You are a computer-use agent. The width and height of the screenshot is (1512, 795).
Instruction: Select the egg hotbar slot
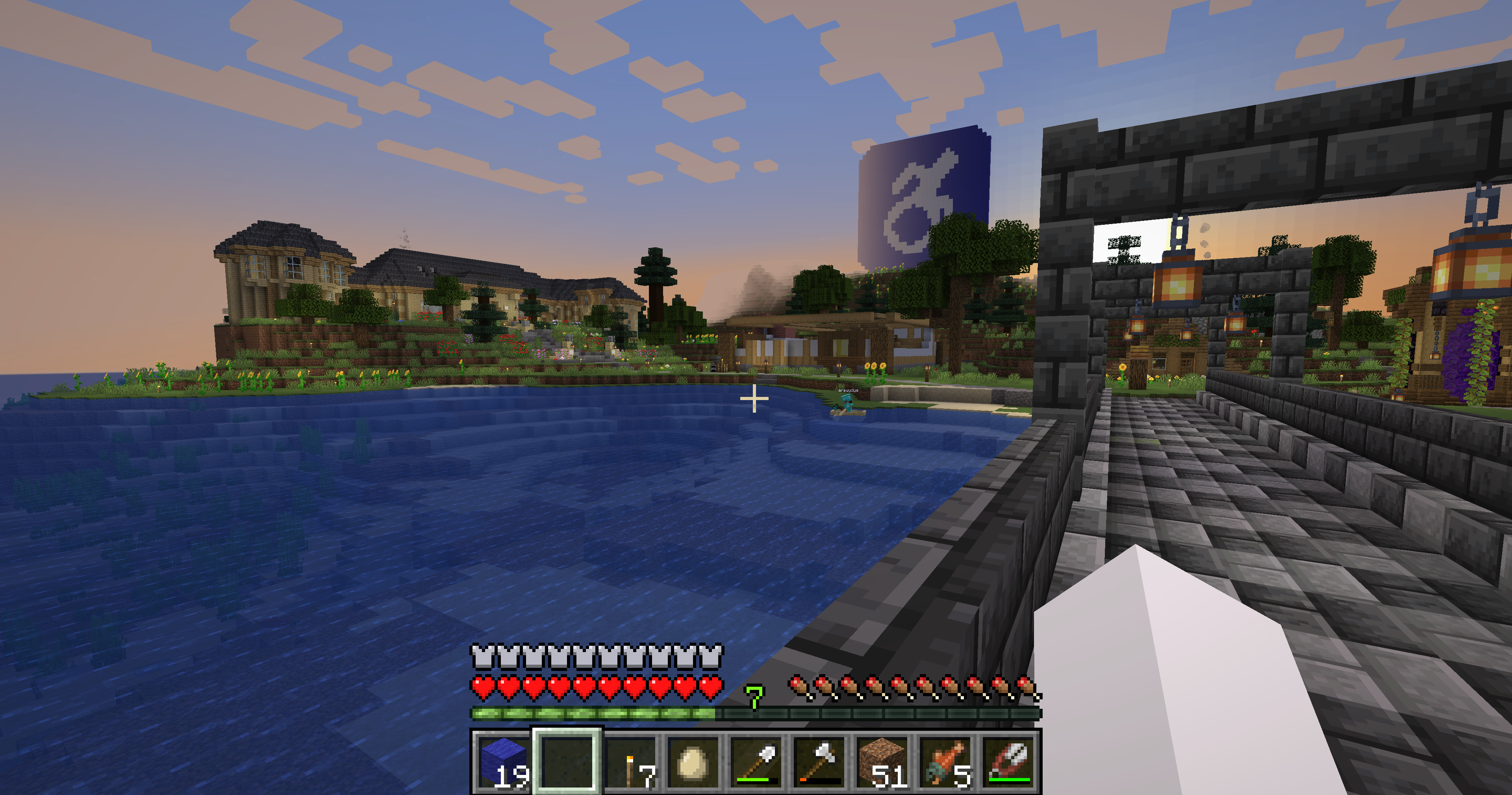point(693,762)
